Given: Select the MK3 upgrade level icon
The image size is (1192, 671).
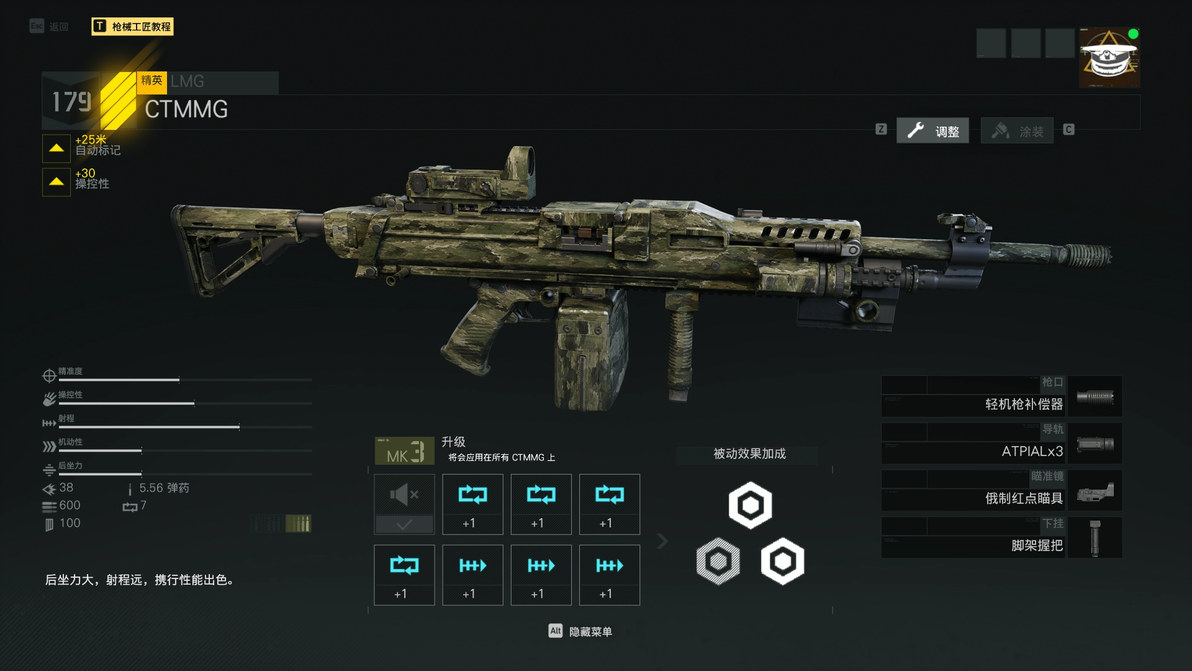Looking at the screenshot, I should (404, 452).
